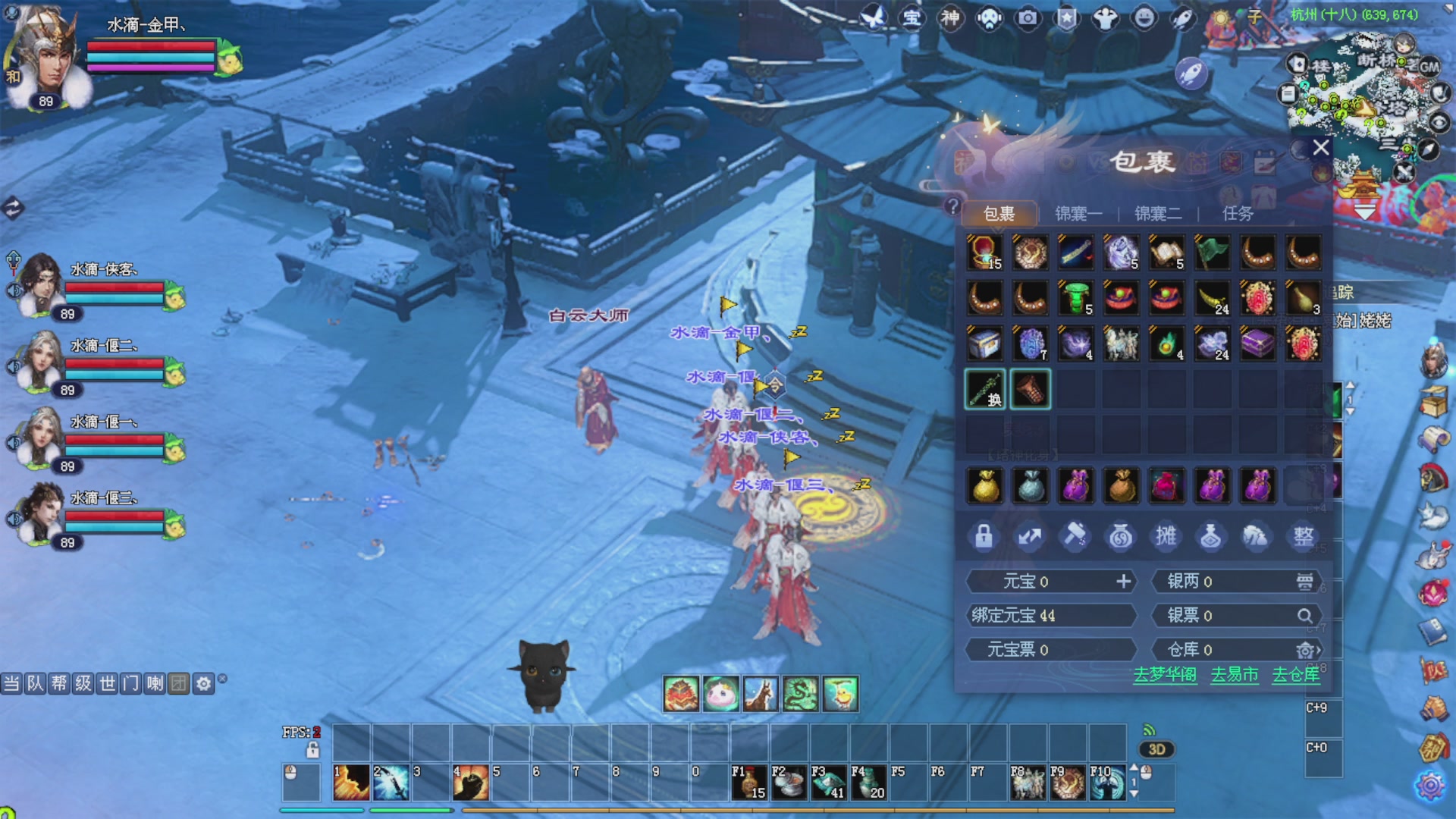The image size is (1456, 819).
Task: Switch to the 锦囊一 tab
Action: (x=1078, y=214)
